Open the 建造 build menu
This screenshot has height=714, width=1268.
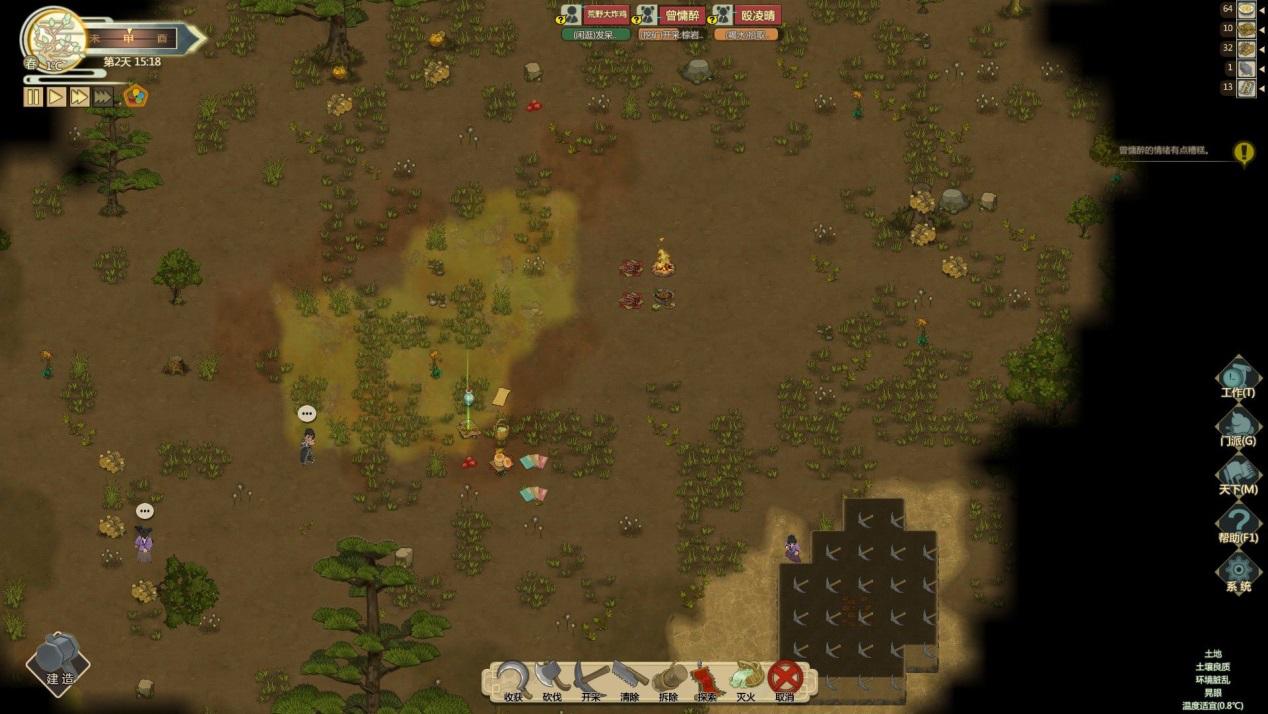click(58, 661)
